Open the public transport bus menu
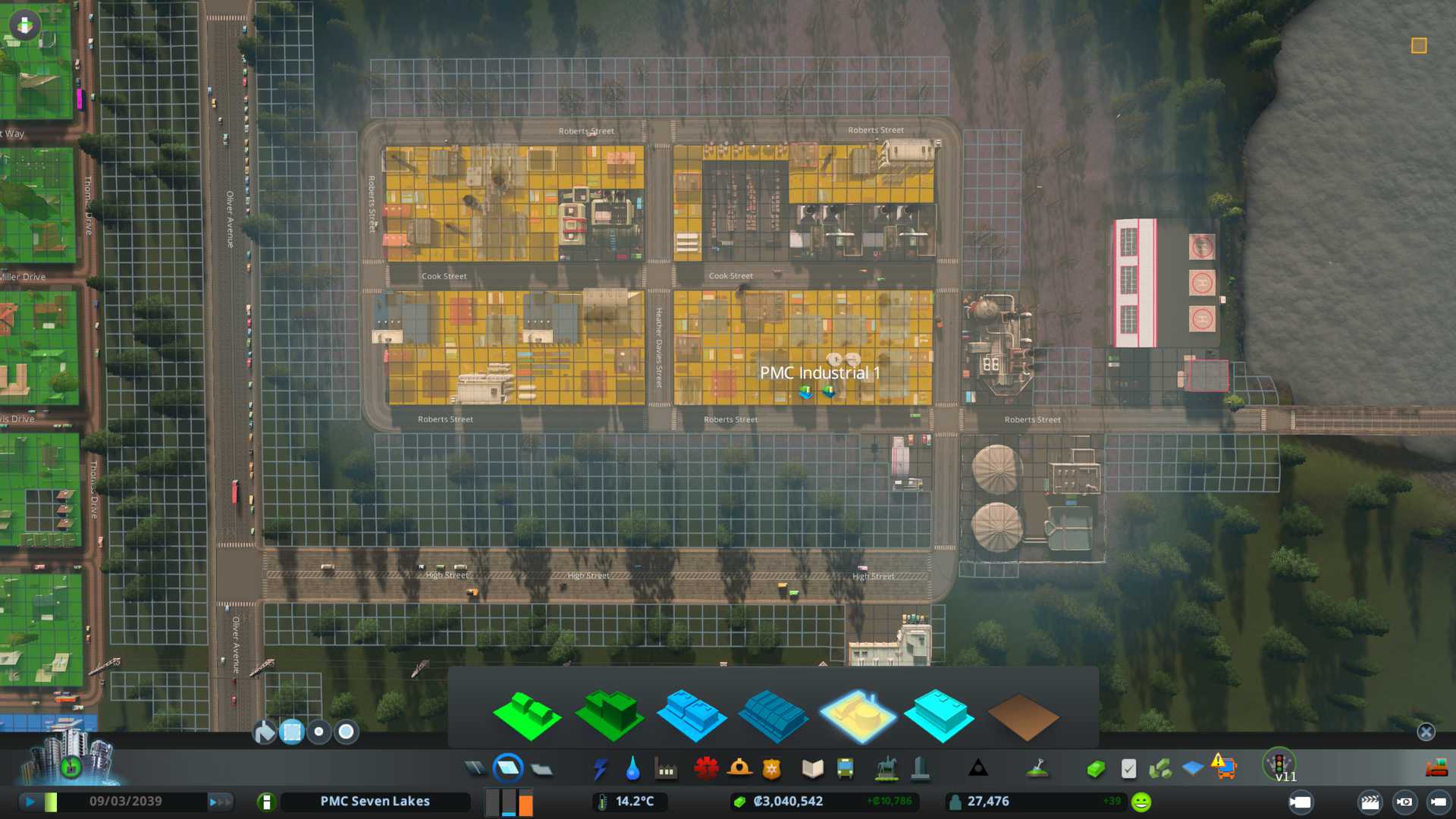Viewport: 1456px width, 819px height. (845, 769)
